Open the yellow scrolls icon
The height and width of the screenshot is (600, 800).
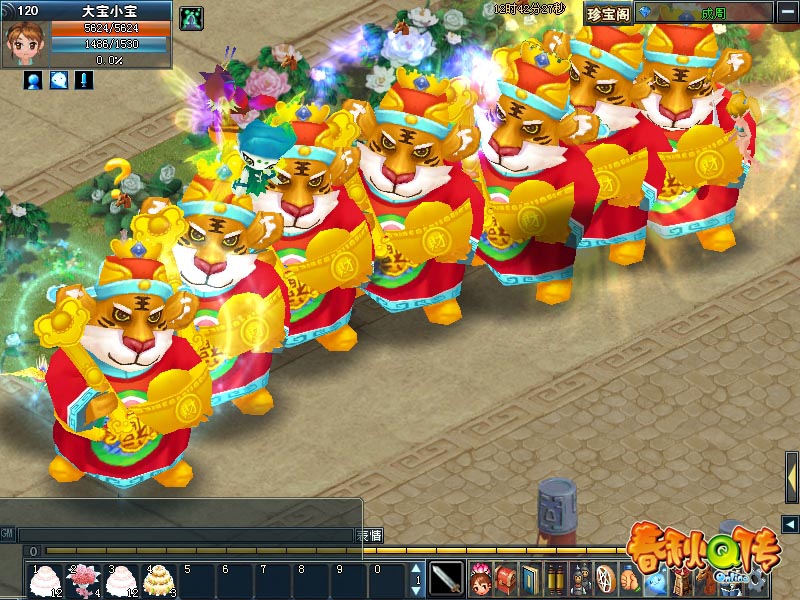(x=556, y=578)
